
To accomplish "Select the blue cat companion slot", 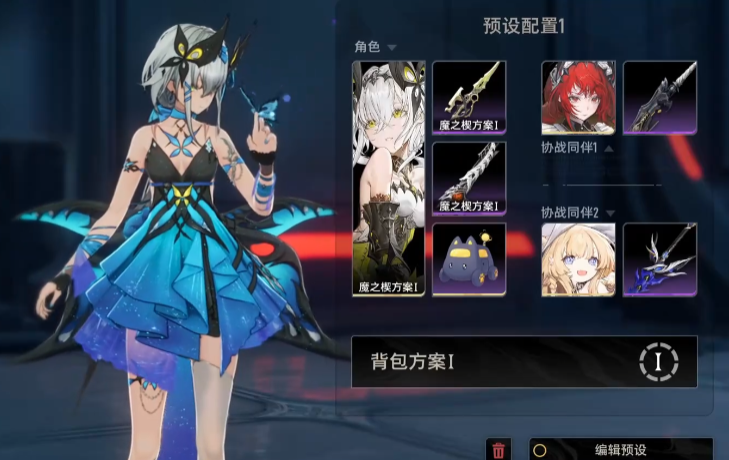I will click(x=469, y=259).
